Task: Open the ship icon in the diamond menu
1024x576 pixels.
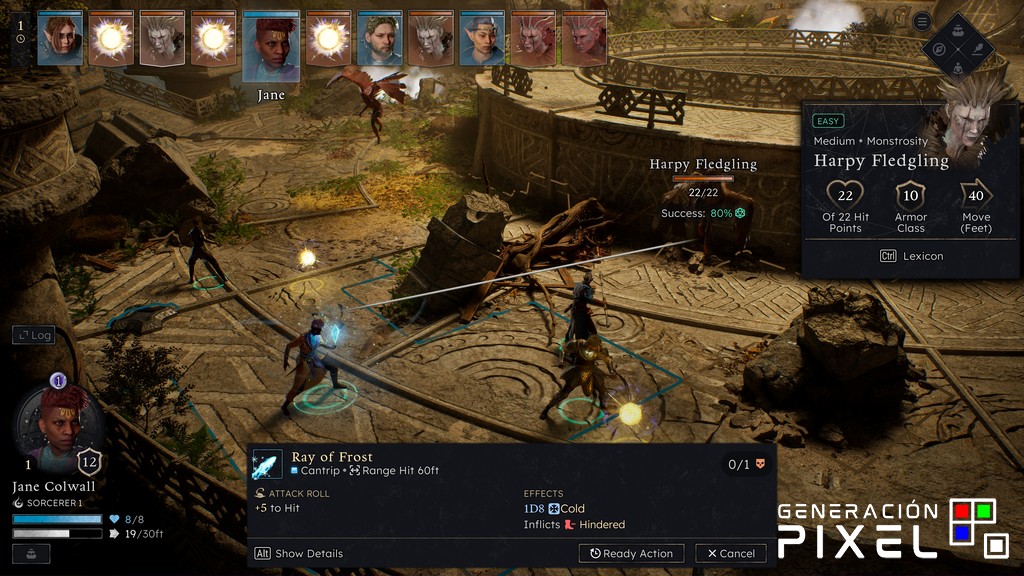Action: (x=958, y=28)
